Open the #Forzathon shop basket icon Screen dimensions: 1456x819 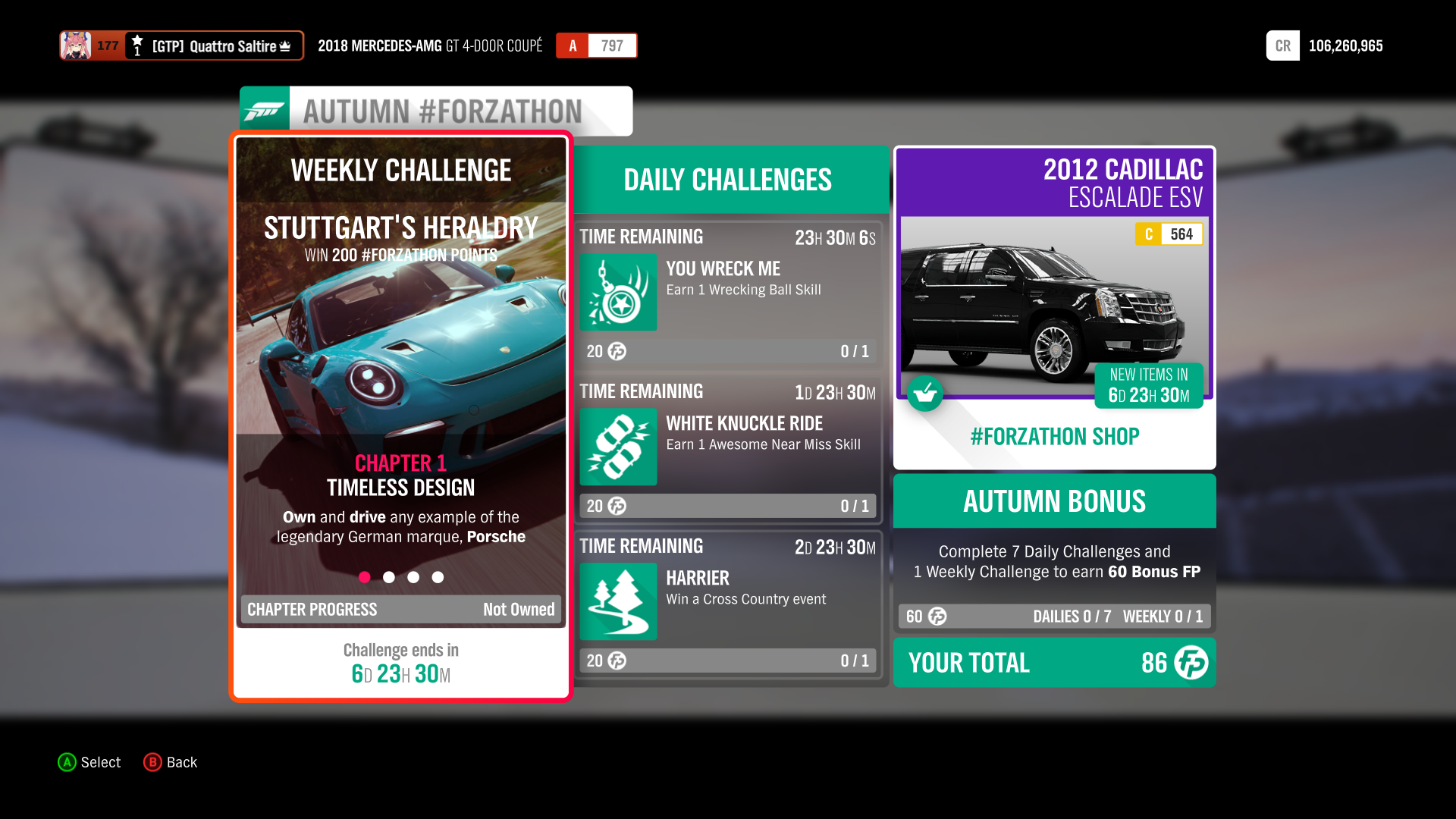coord(925,394)
